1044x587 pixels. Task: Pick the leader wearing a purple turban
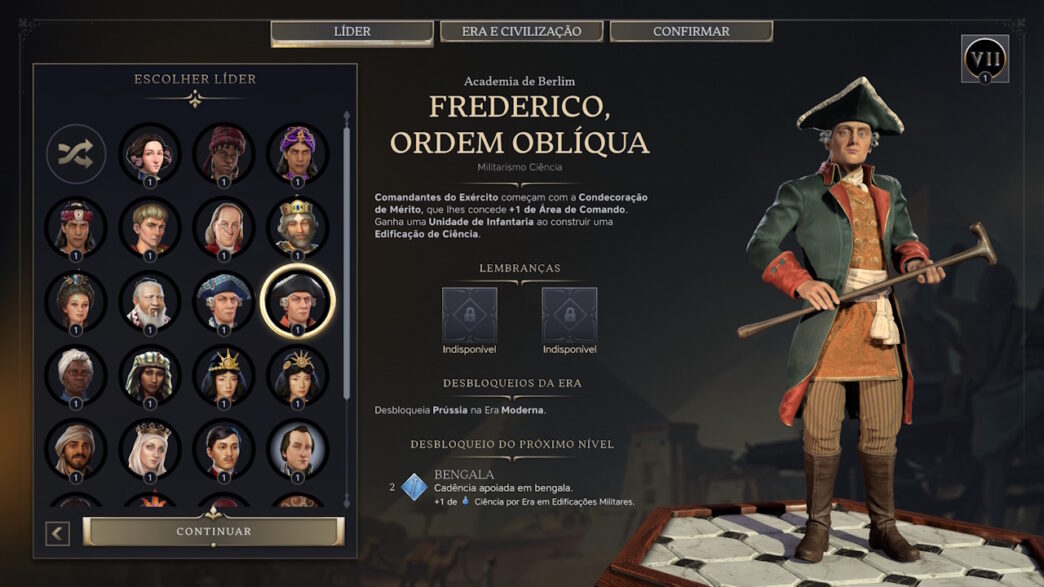[297, 153]
